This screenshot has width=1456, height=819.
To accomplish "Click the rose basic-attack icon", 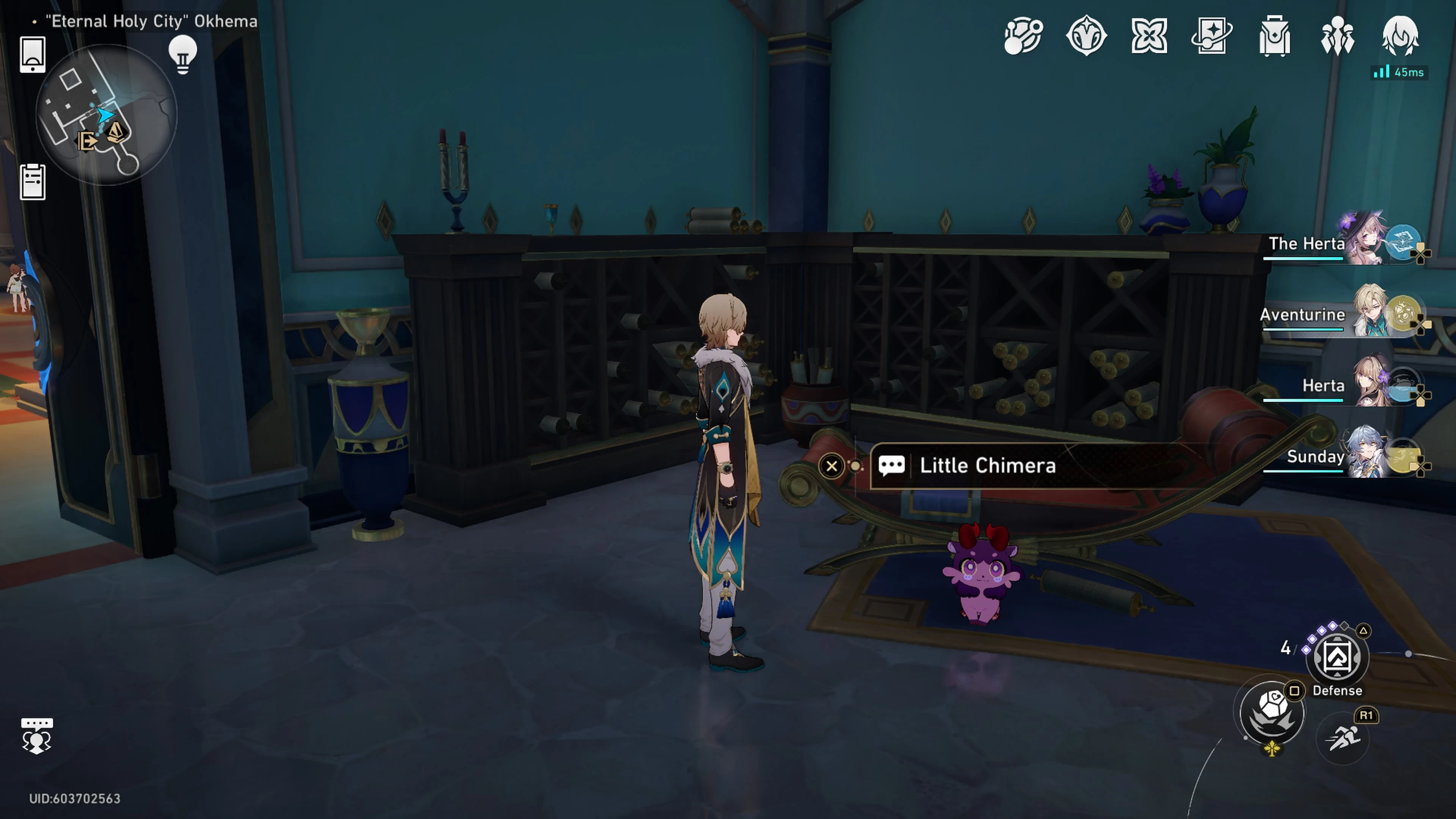I will [x=1272, y=713].
